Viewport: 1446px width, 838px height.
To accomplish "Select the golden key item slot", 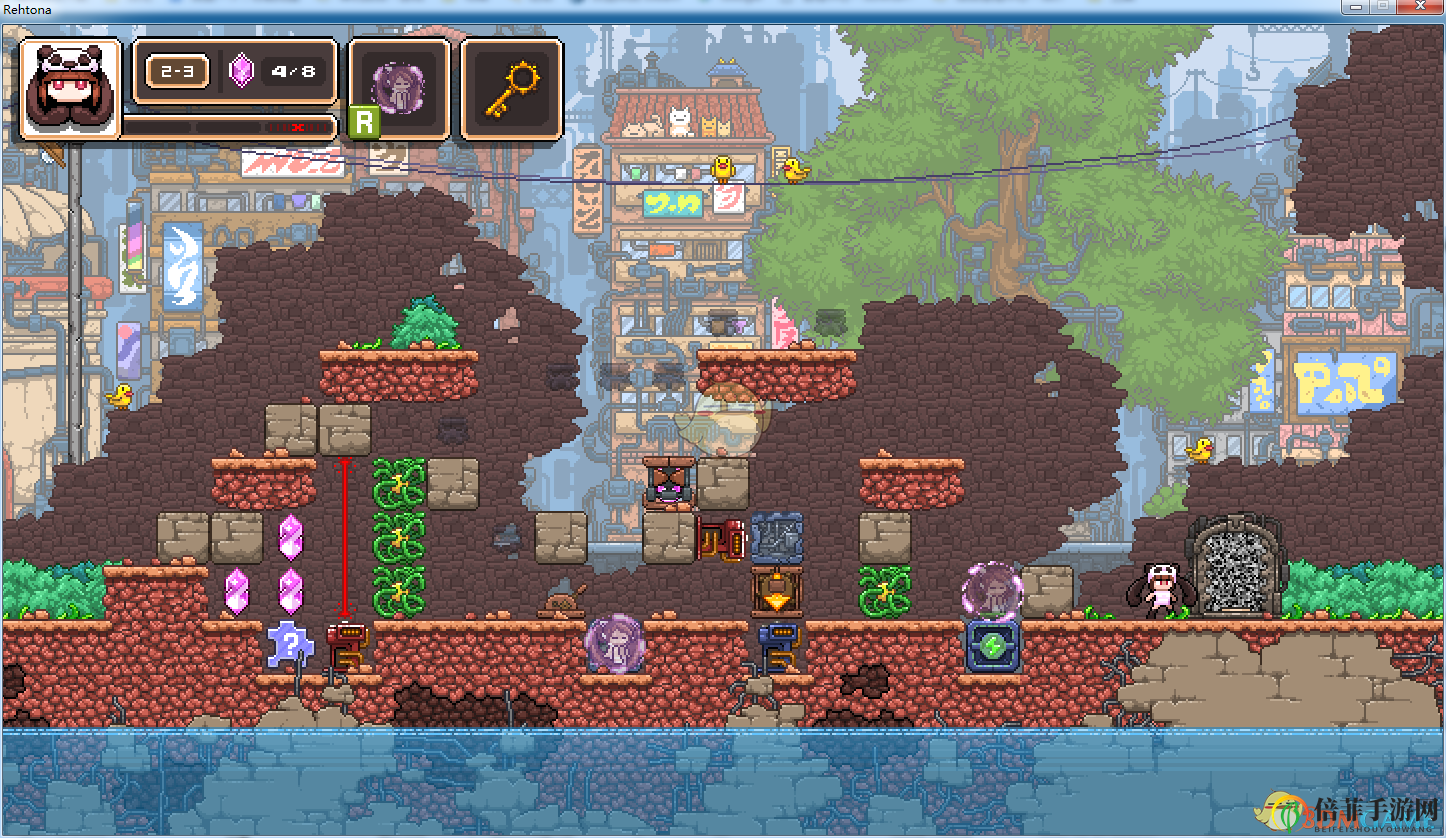I will (512, 88).
